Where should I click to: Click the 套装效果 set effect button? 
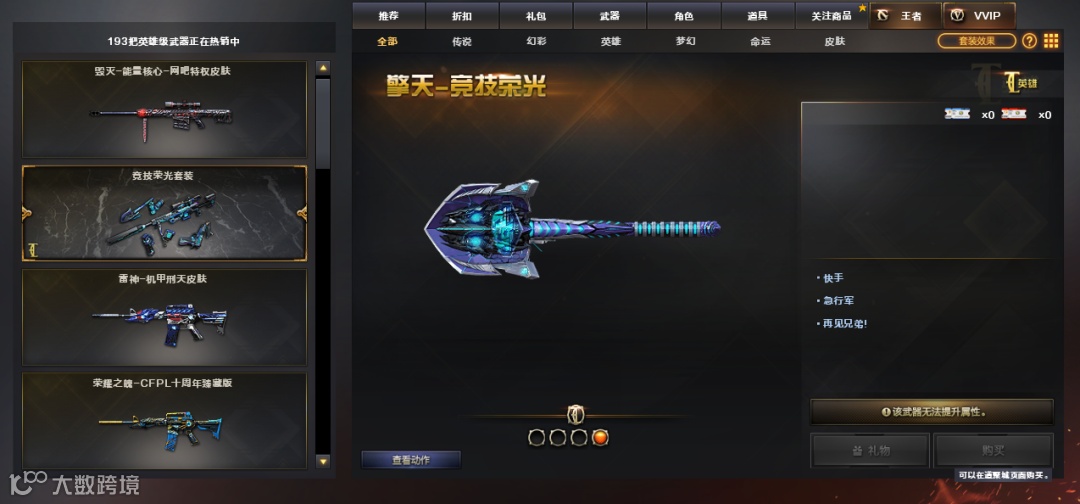(976, 41)
